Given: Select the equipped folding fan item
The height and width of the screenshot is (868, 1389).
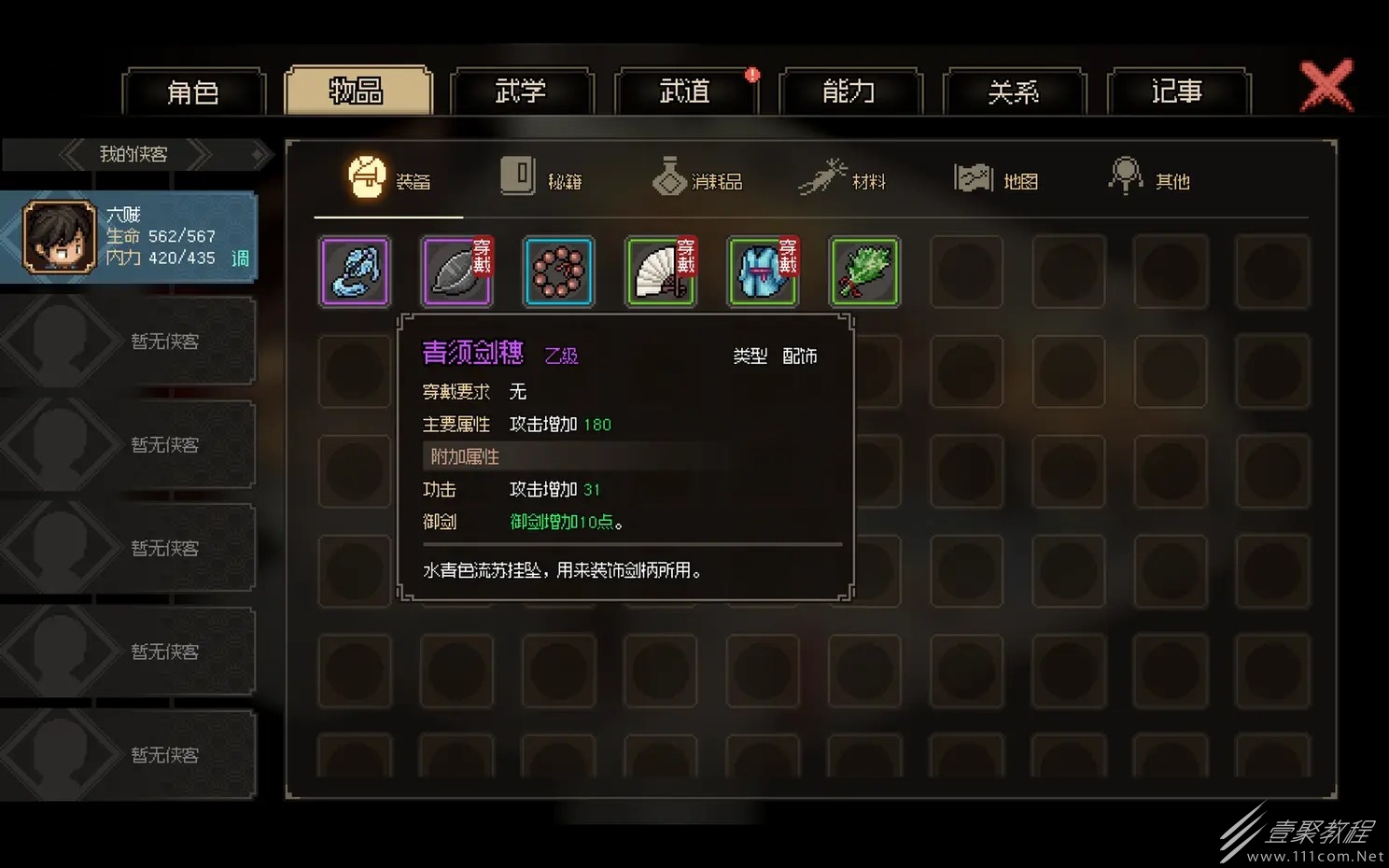Looking at the screenshot, I should point(661,272).
